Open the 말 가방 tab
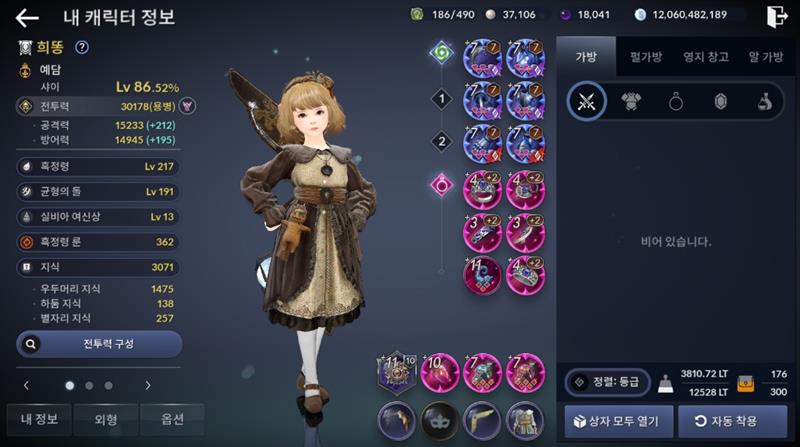 coord(765,57)
